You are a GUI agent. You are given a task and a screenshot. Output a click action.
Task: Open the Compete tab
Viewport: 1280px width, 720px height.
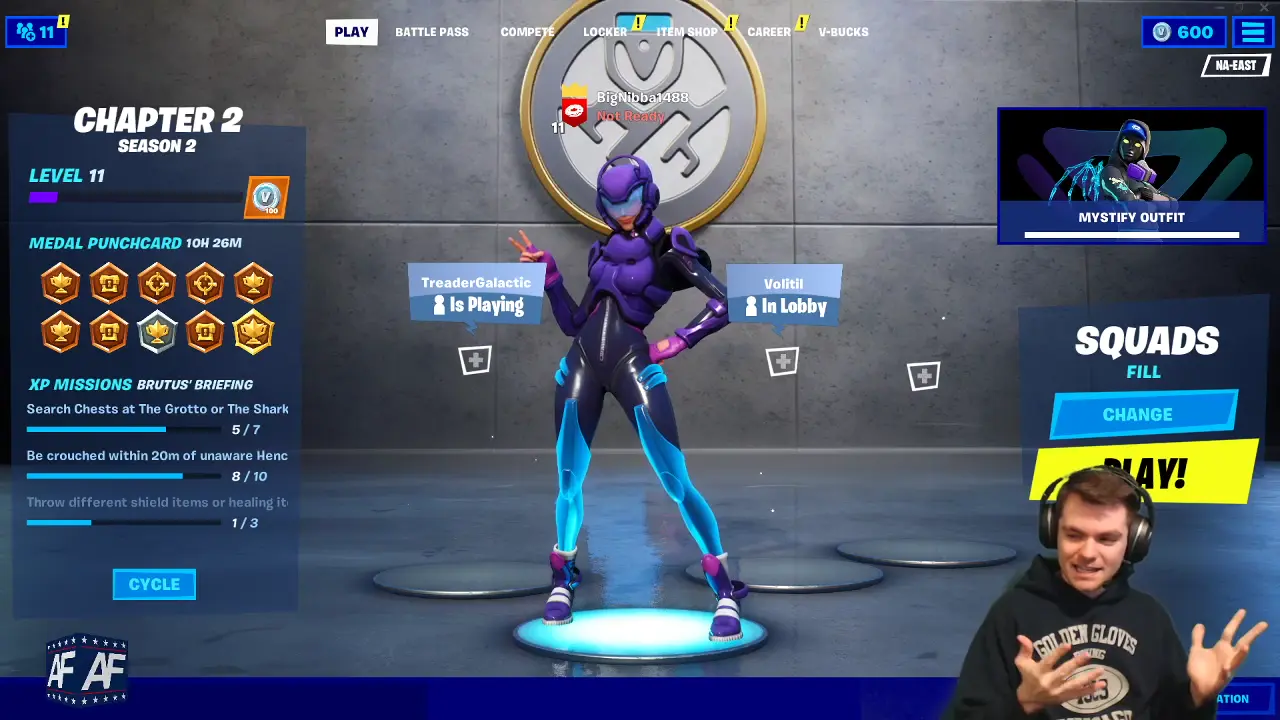pyautogui.click(x=527, y=32)
